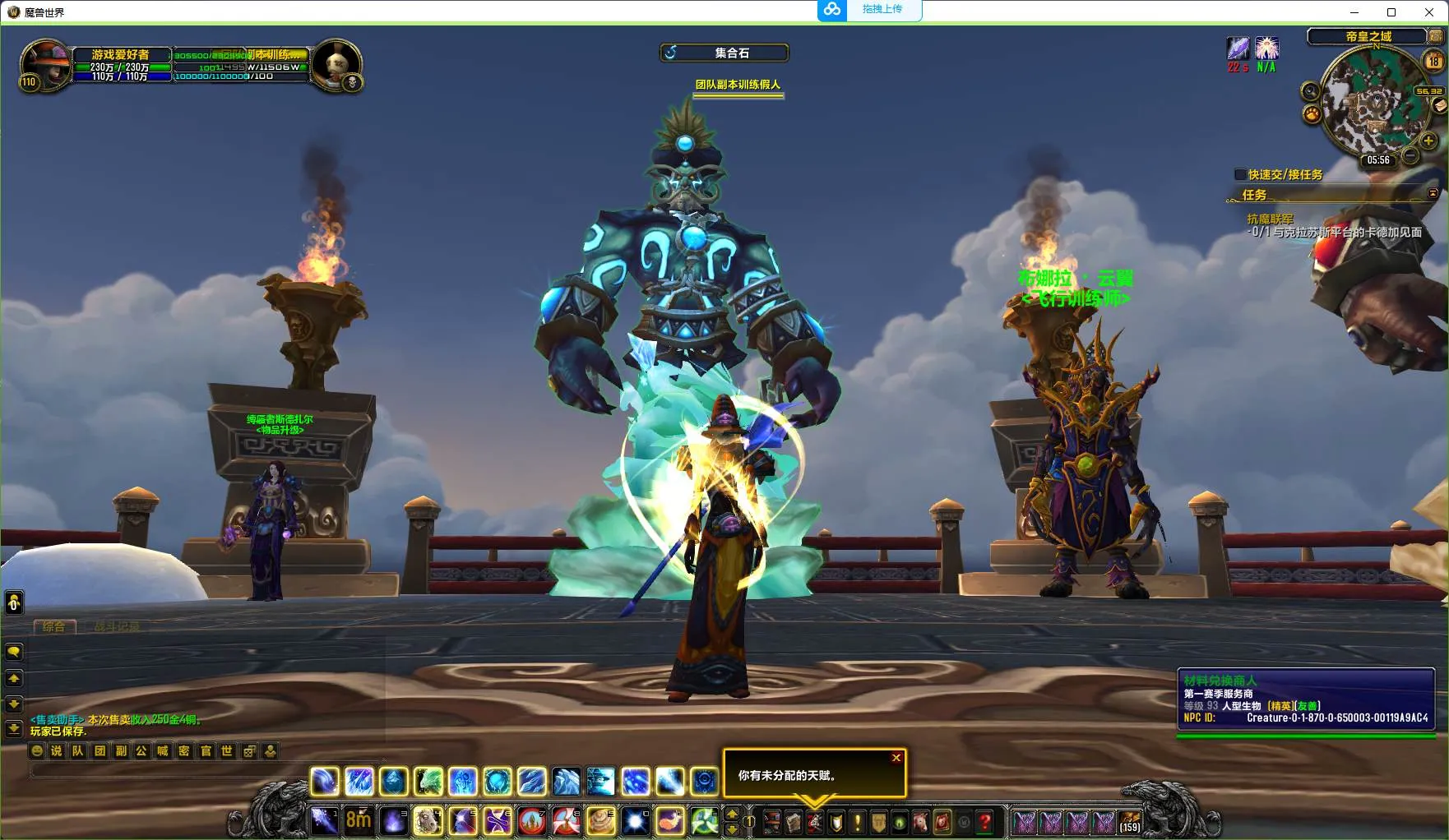Activate the 8m cooldown action slot
1449x840 pixels.
[359, 820]
